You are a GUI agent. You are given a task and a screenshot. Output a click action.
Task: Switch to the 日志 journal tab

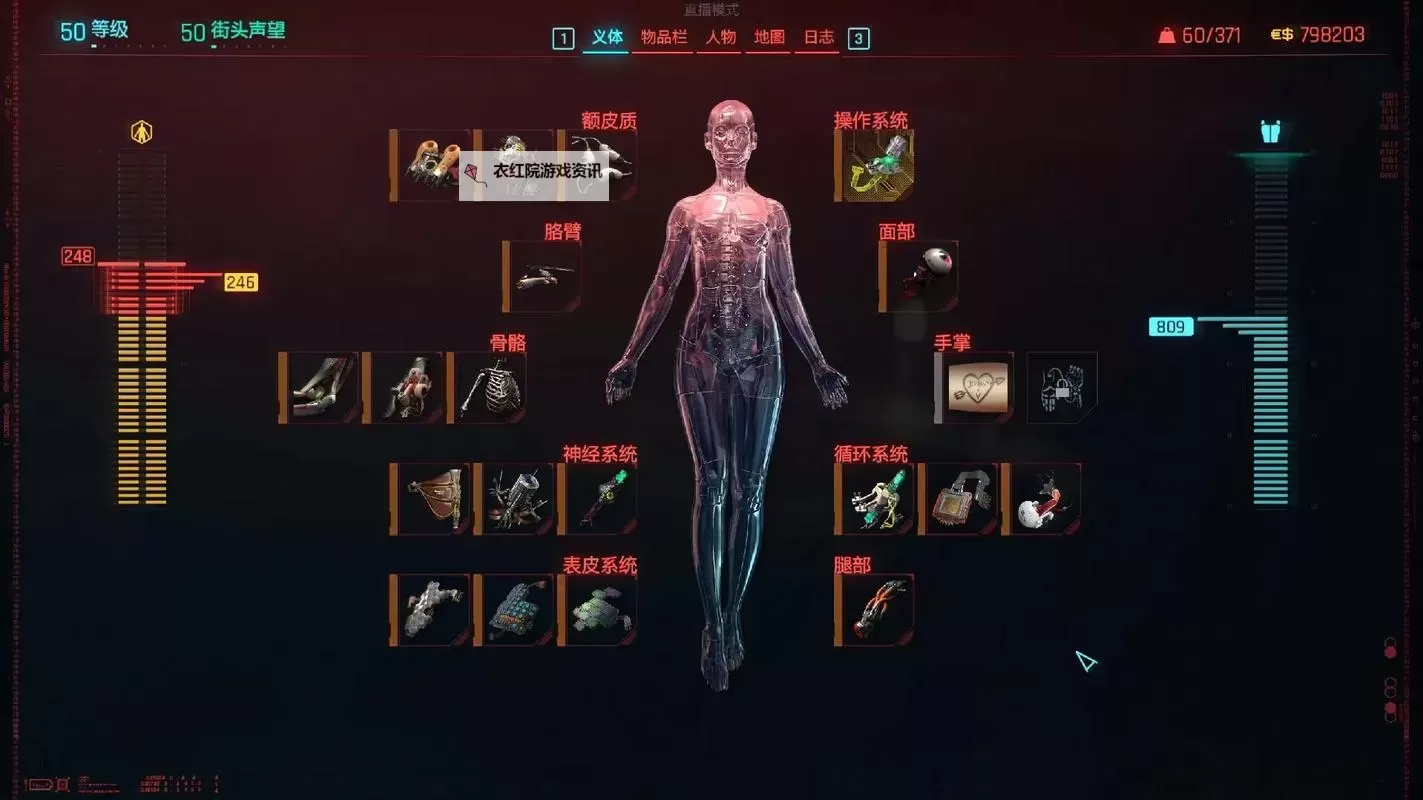pyautogui.click(x=817, y=38)
